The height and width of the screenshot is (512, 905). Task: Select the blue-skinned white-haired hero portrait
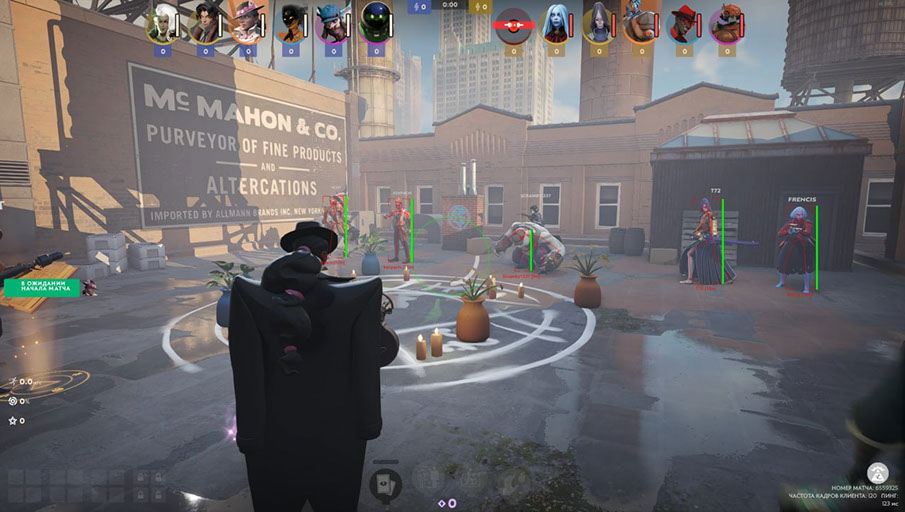click(555, 22)
